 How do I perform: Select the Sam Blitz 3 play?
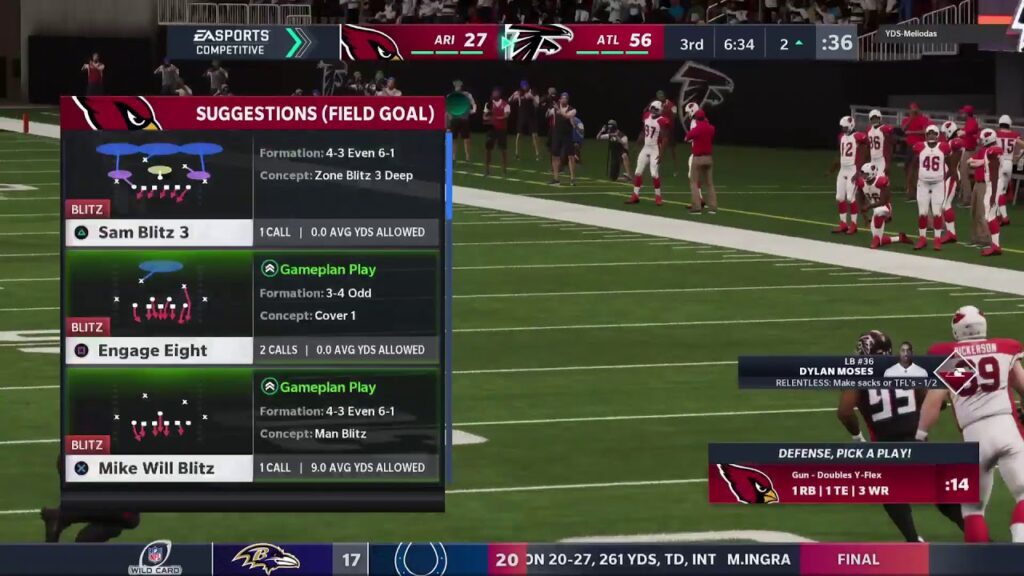[x=160, y=233]
